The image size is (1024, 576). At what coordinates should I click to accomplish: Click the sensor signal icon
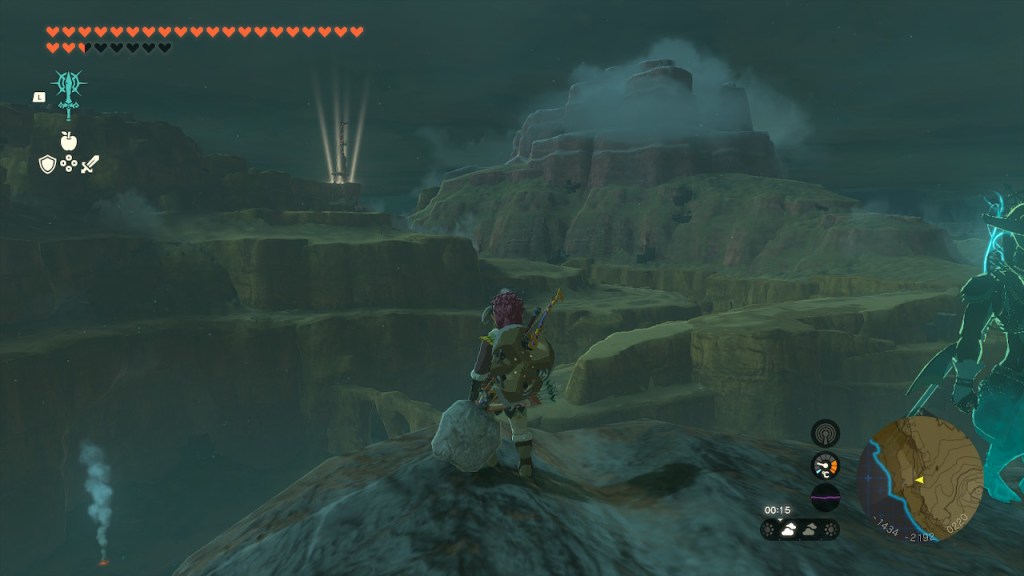tap(825, 433)
